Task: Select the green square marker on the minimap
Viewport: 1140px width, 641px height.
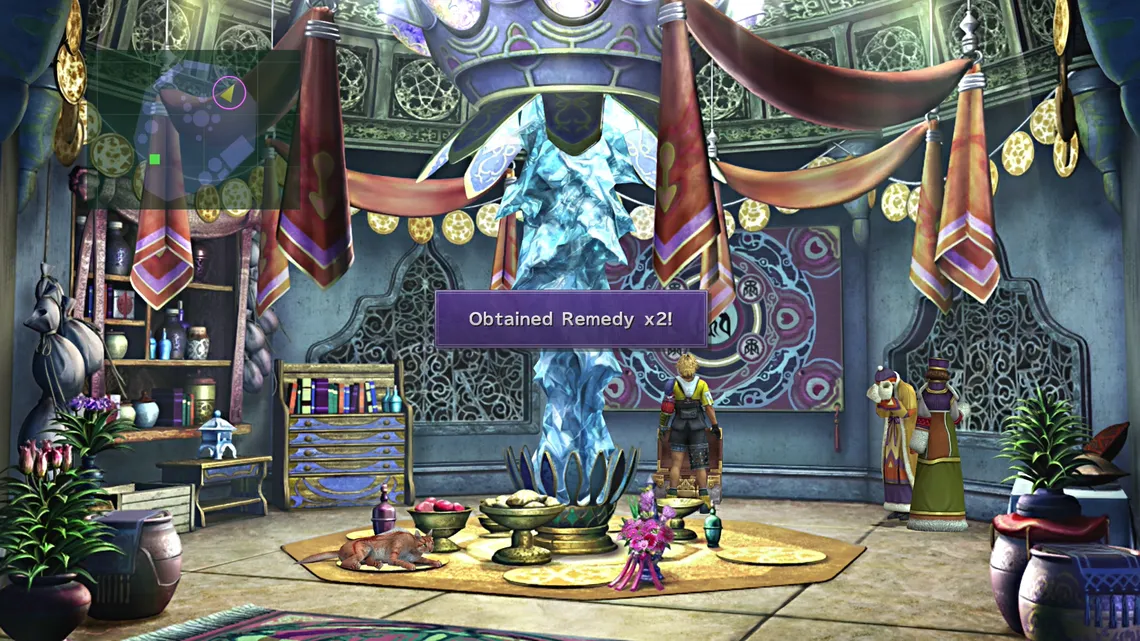Action: coord(154,159)
